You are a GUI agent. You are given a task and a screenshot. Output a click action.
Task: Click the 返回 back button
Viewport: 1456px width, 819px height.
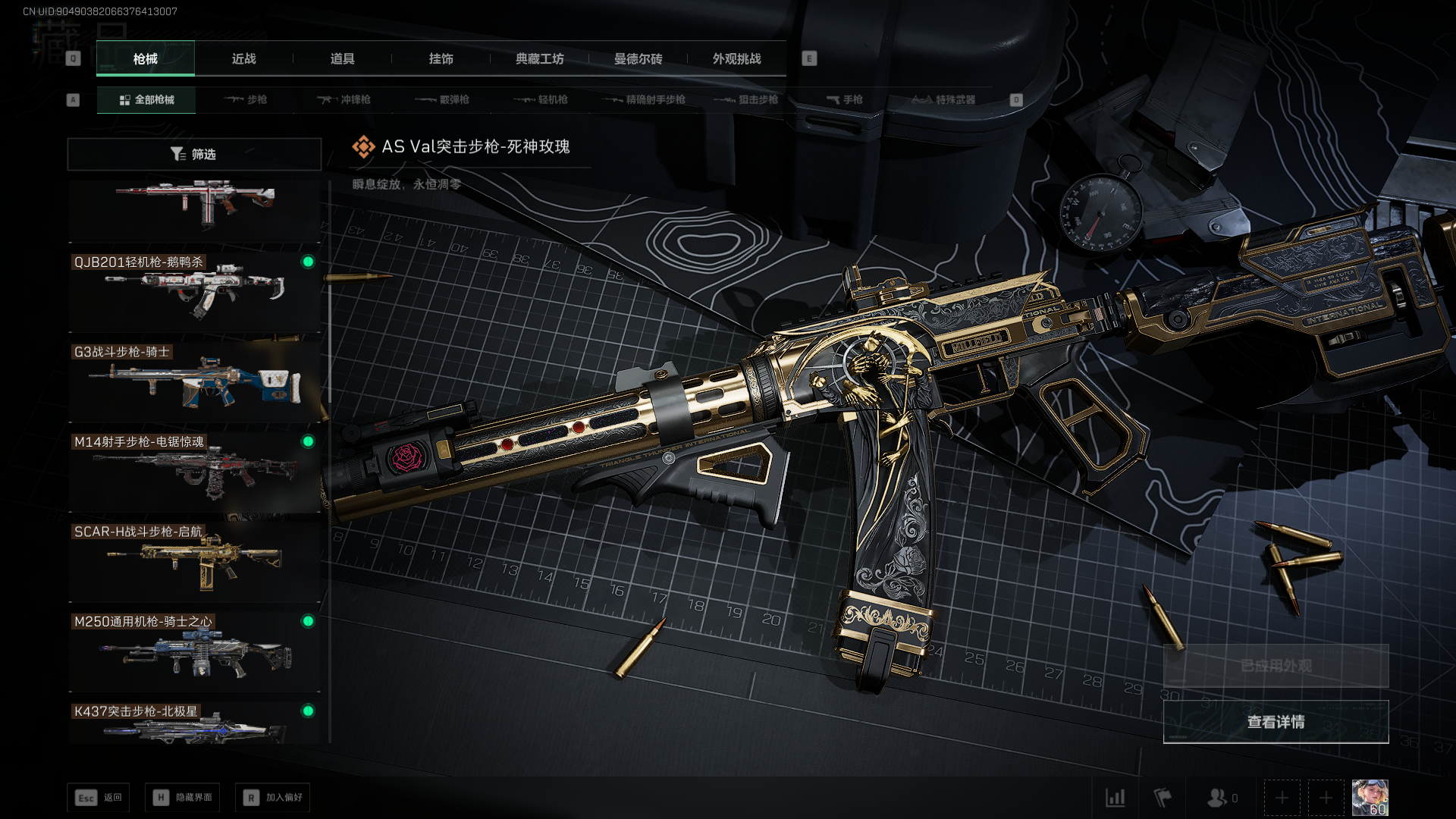point(99,798)
